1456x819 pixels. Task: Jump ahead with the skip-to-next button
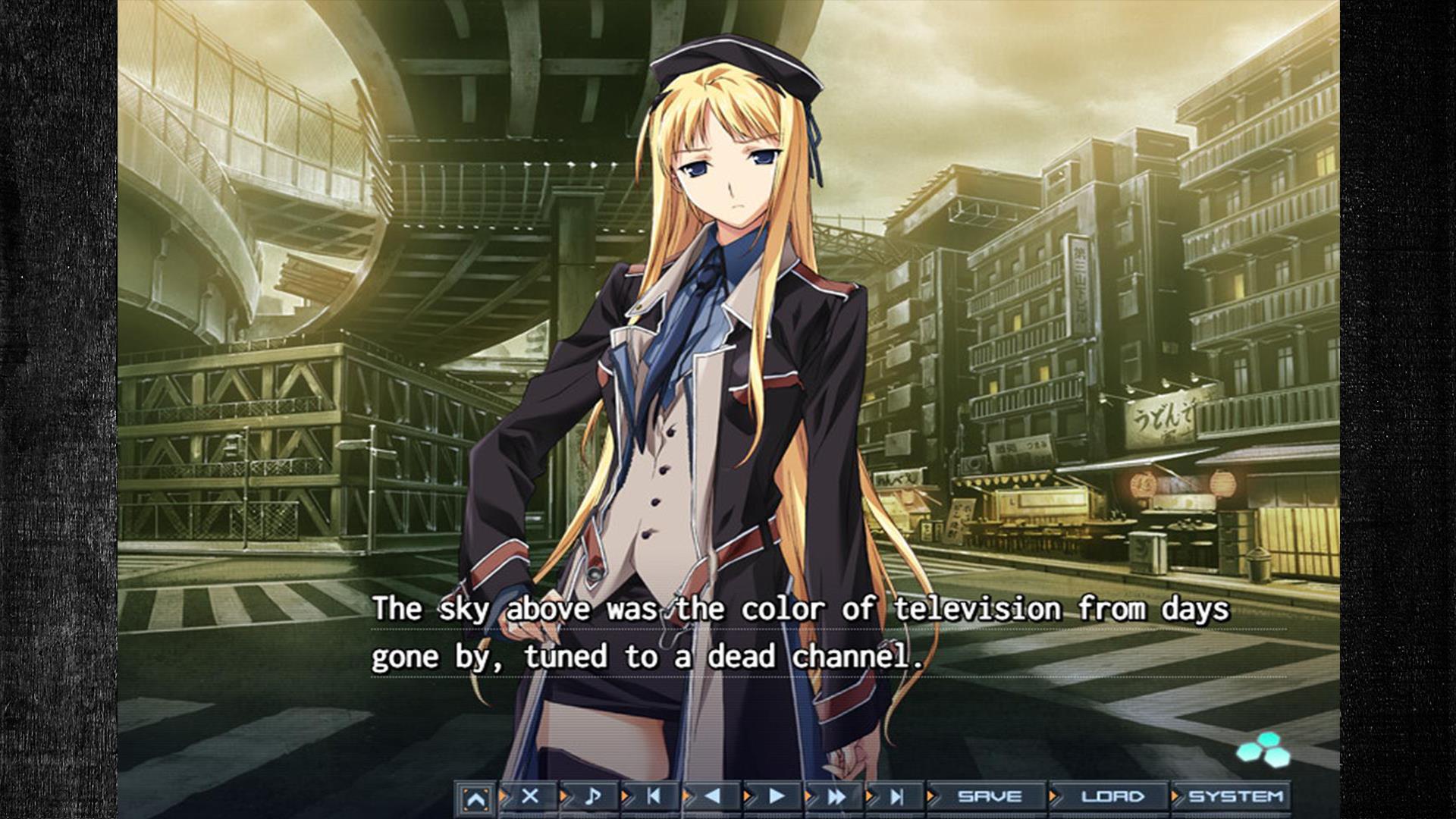click(x=897, y=796)
